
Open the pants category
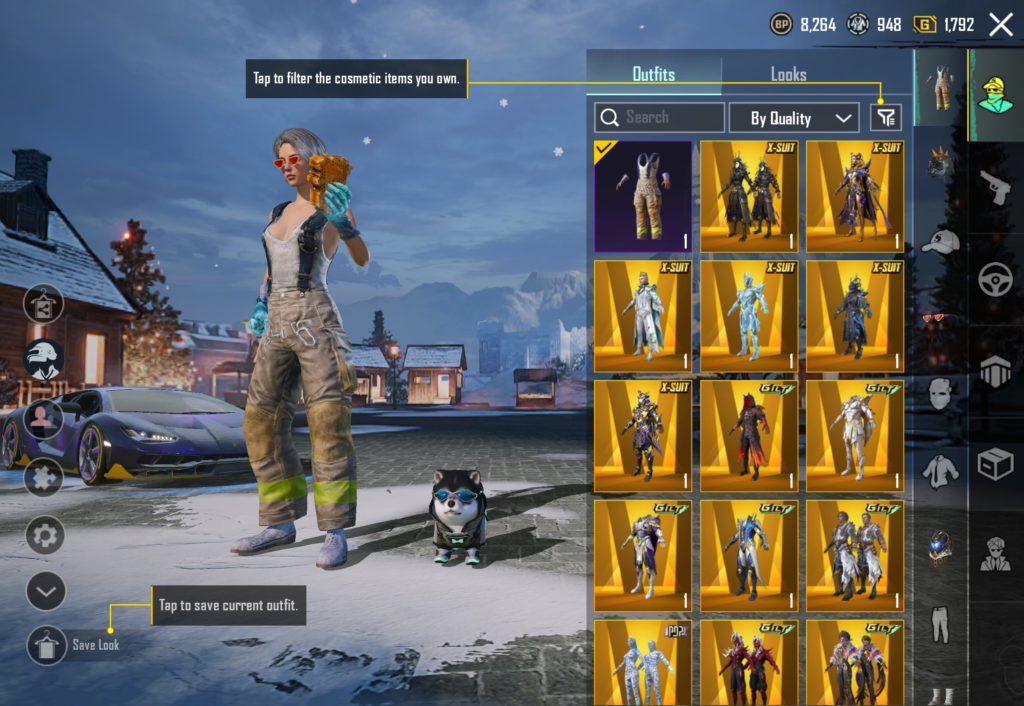940,623
